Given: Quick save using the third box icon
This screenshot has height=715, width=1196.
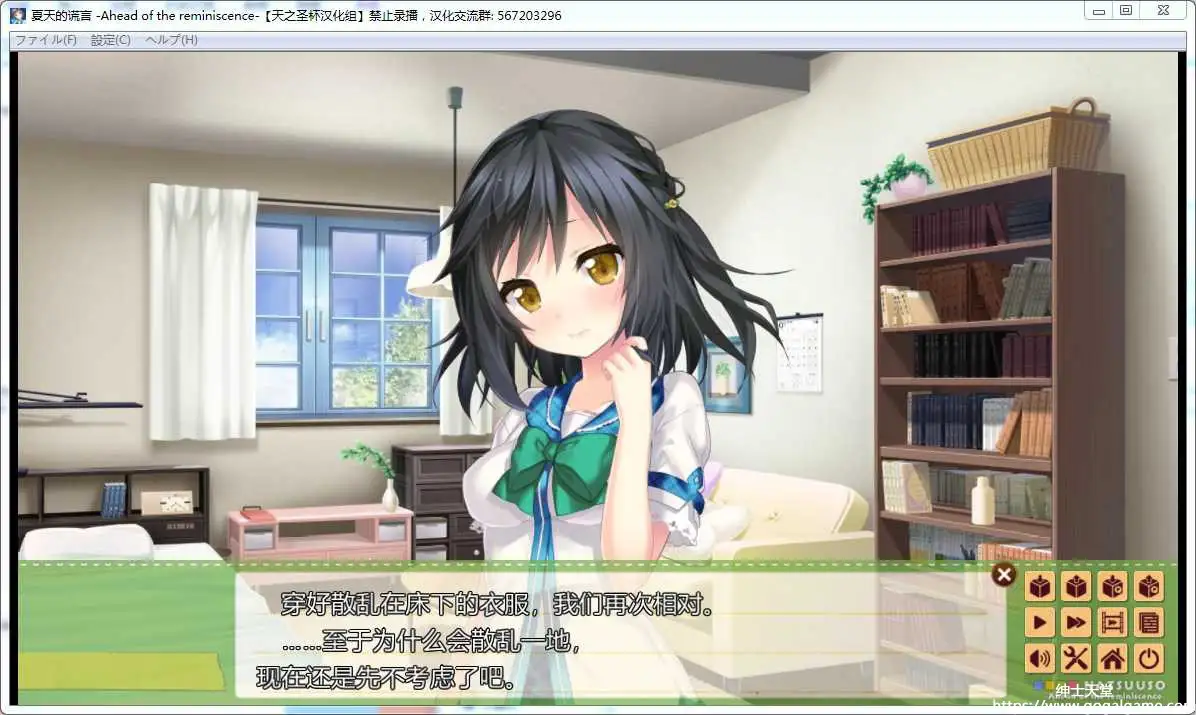Looking at the screenshot, I should [x=1112, y=587].
